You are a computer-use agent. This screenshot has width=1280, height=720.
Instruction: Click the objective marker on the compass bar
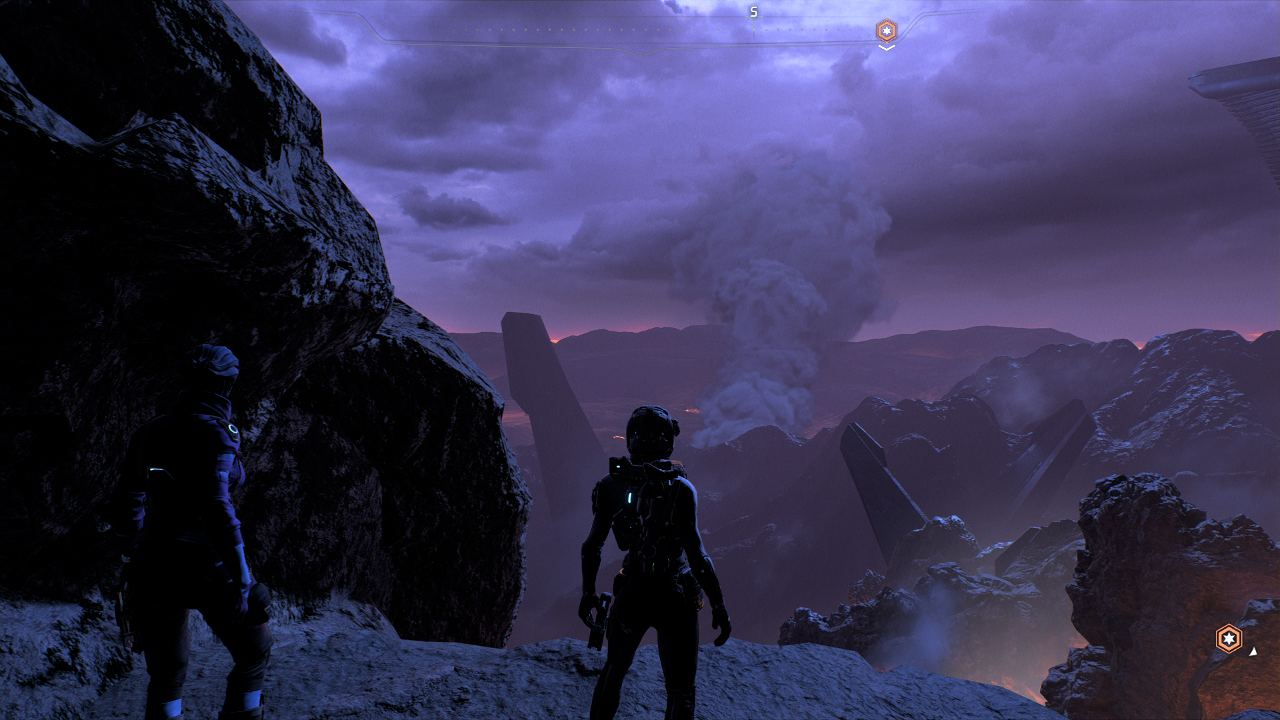(x=886, y=30)
